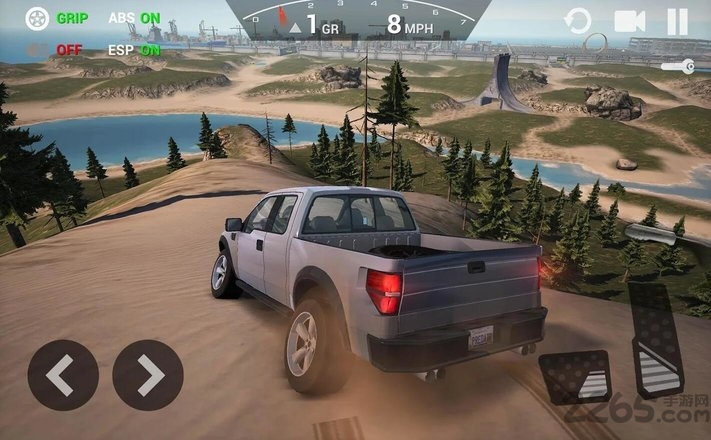Tap the wrench icon
This screenshot has height=440, width=711.
(678, 66)
